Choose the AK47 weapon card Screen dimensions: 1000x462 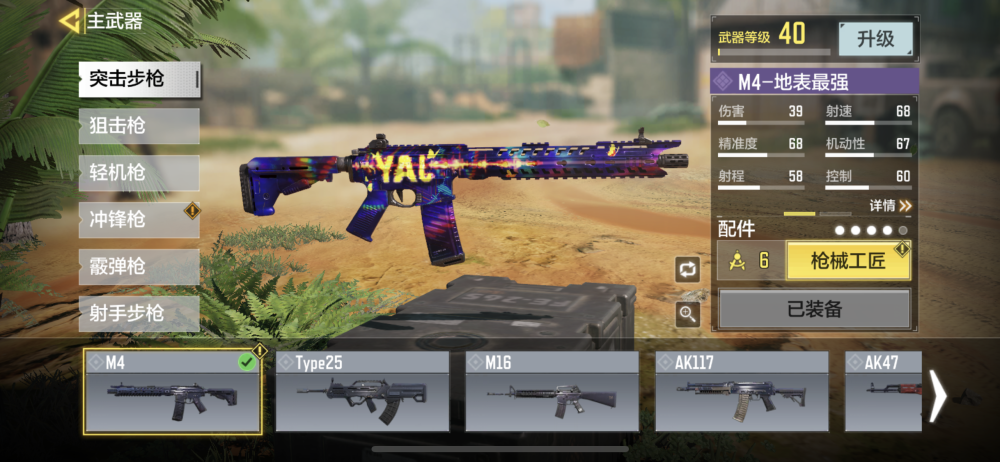pyautogui.click(x=882, y=392)
